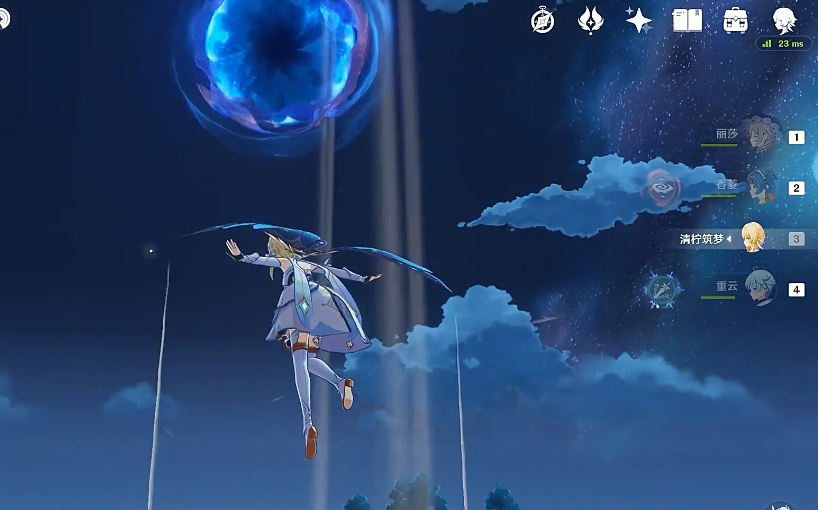The image size is (818, 510).
Task: Switch to party member 香菱
Action: [762, 185]
